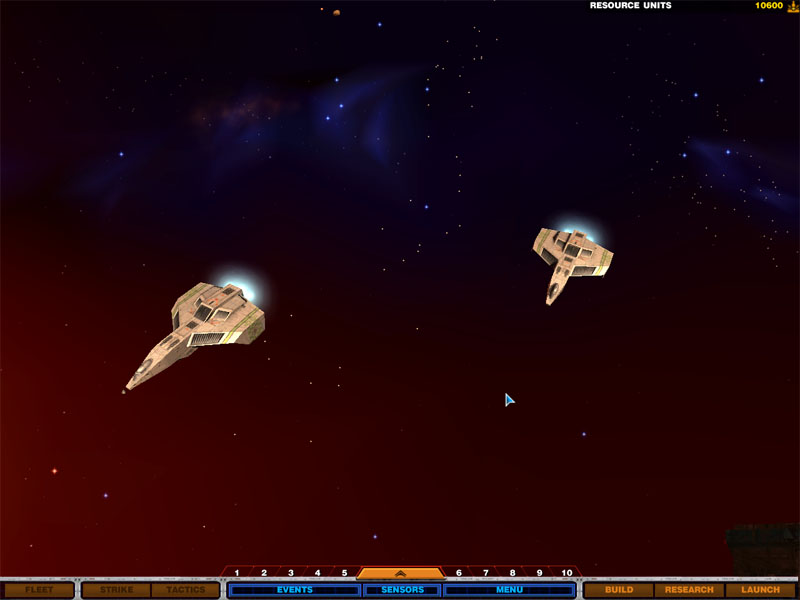Show the Events list
The width and height of the screenshot is (800, 600).
click(294, 590)
